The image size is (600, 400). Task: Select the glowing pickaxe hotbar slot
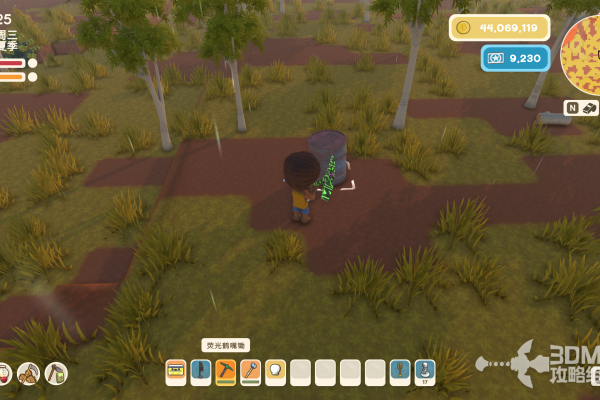226,372
